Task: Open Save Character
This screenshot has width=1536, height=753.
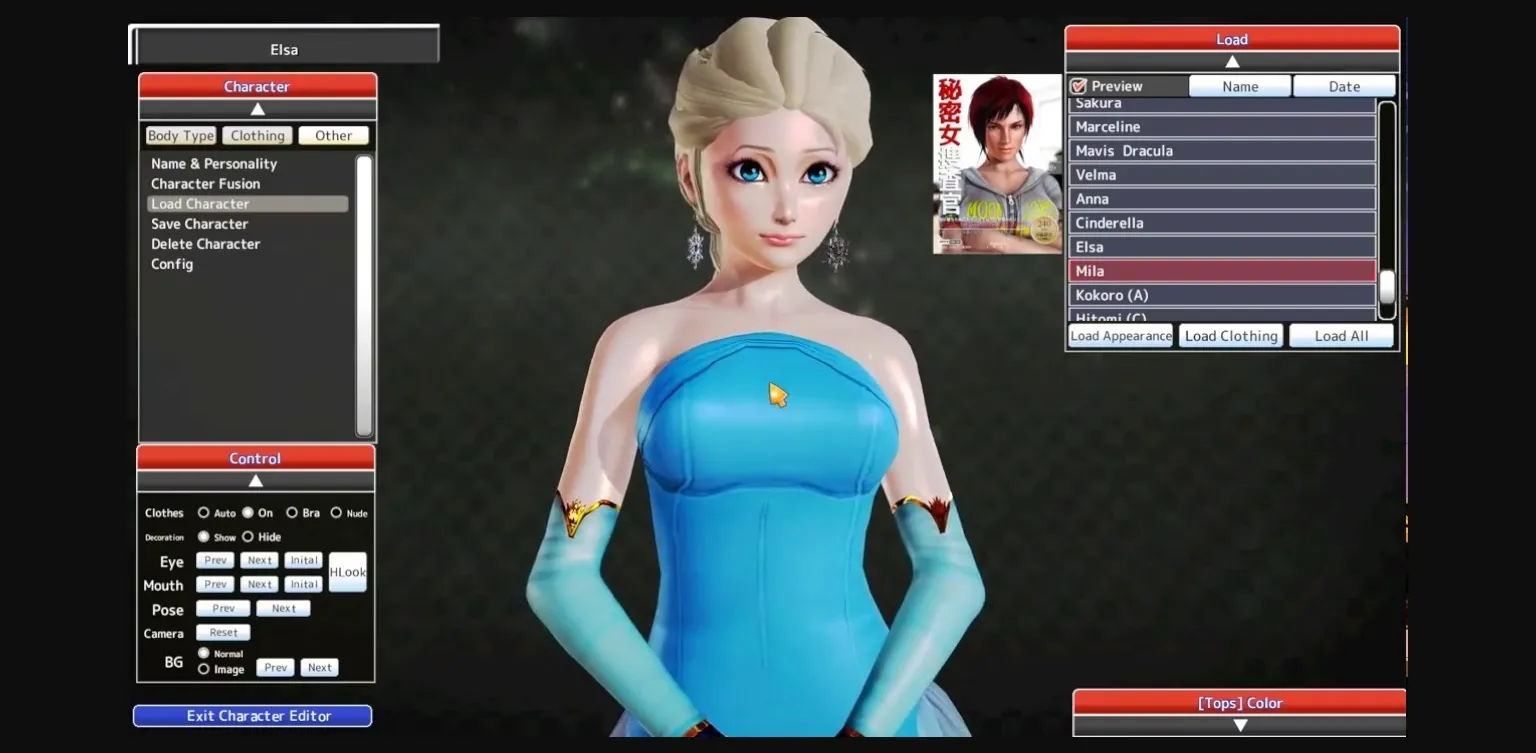Action: pyautogui.click(x=198, y=223)
